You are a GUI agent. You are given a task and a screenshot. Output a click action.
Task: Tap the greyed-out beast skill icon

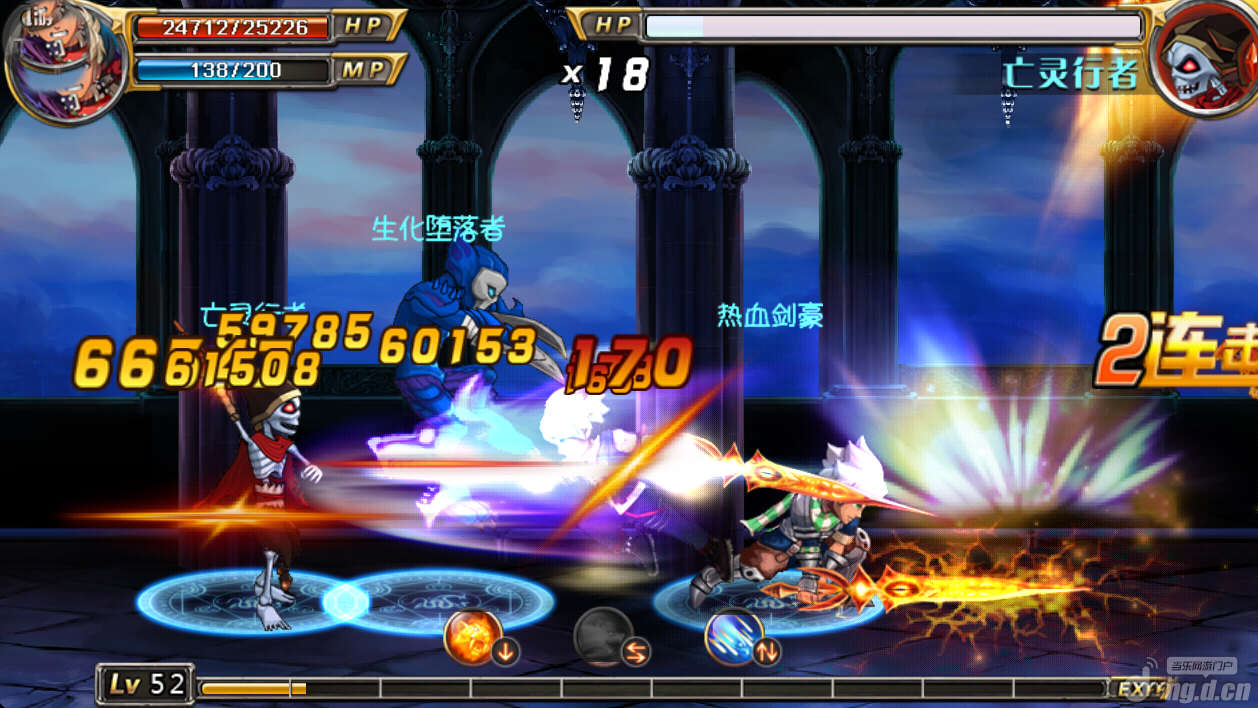tap(603, 637)
